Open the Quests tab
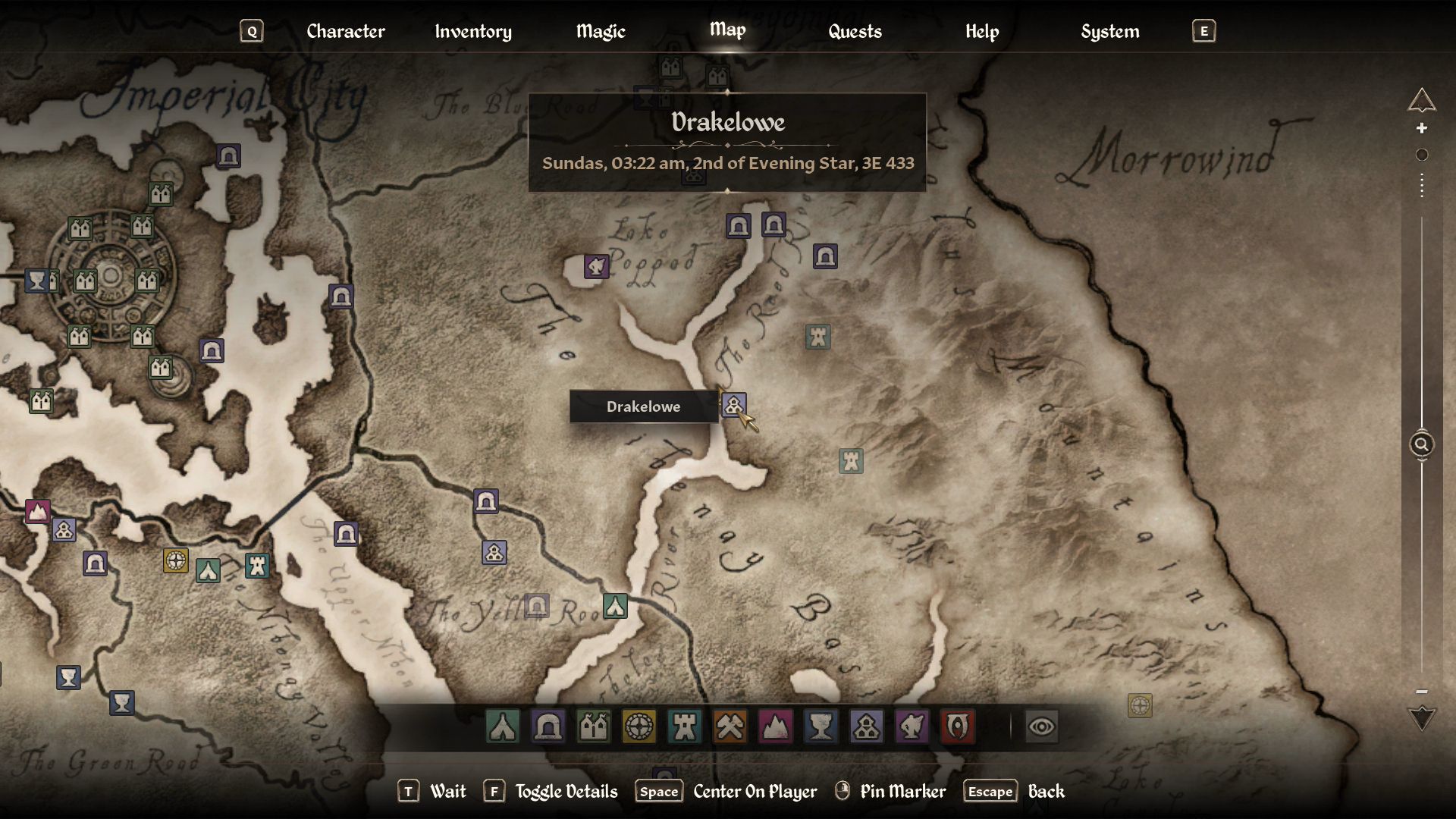The width and height of the screenshot is (1456, 819). point(855,31)
